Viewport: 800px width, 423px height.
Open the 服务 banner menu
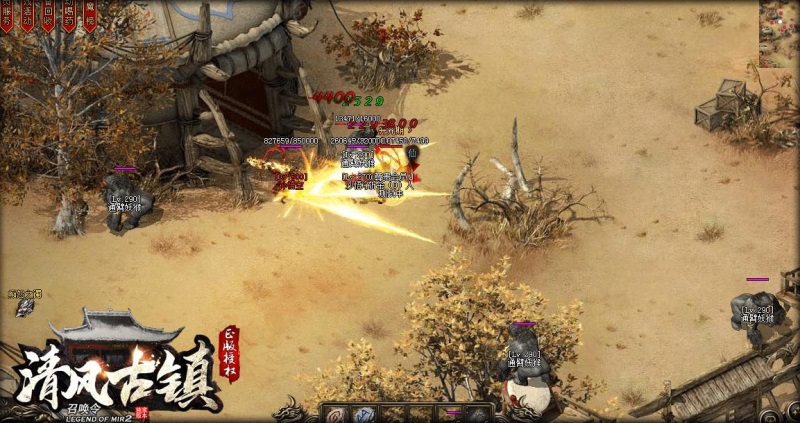click(x=7, y=15)
